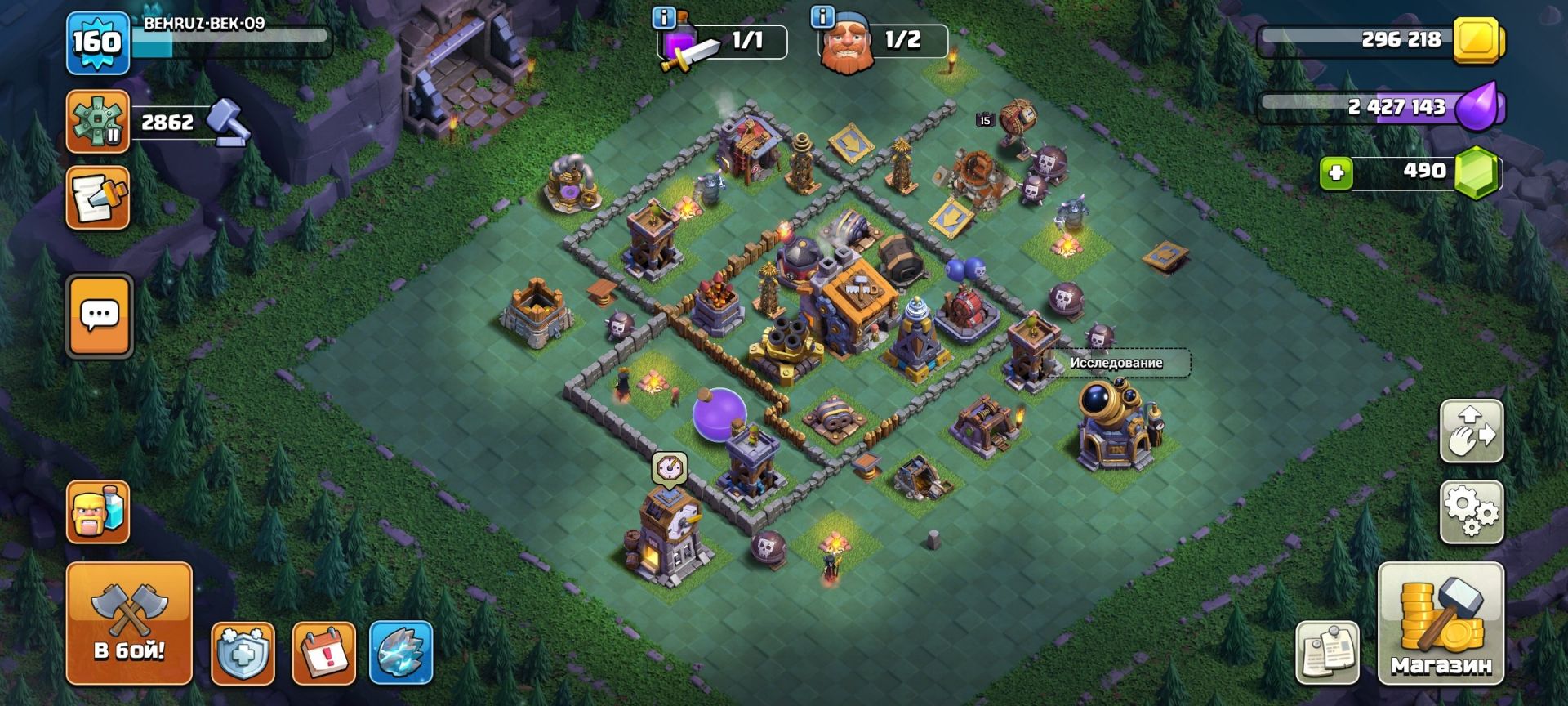This screenshot has width=1568, height=706.
Task: Open the scroll and pencil messages icon
Action: point(98,197)
